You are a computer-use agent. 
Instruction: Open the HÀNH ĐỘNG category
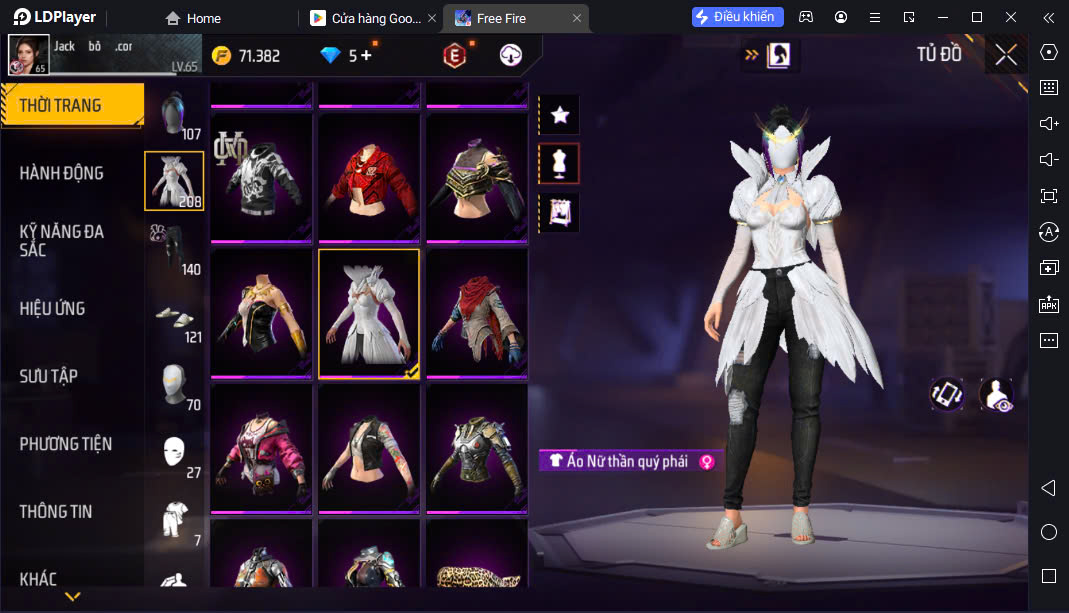coord(62,173)
